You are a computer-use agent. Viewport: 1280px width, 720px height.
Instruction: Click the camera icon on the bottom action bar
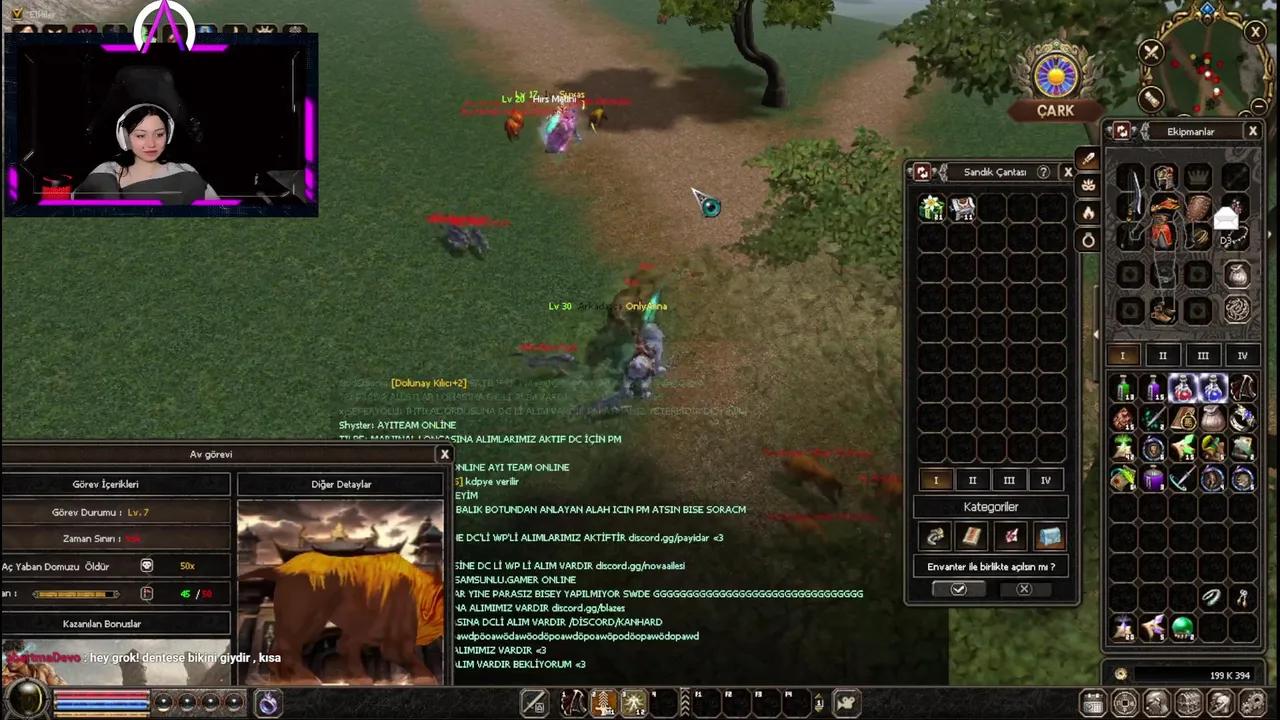pos(846,702)
